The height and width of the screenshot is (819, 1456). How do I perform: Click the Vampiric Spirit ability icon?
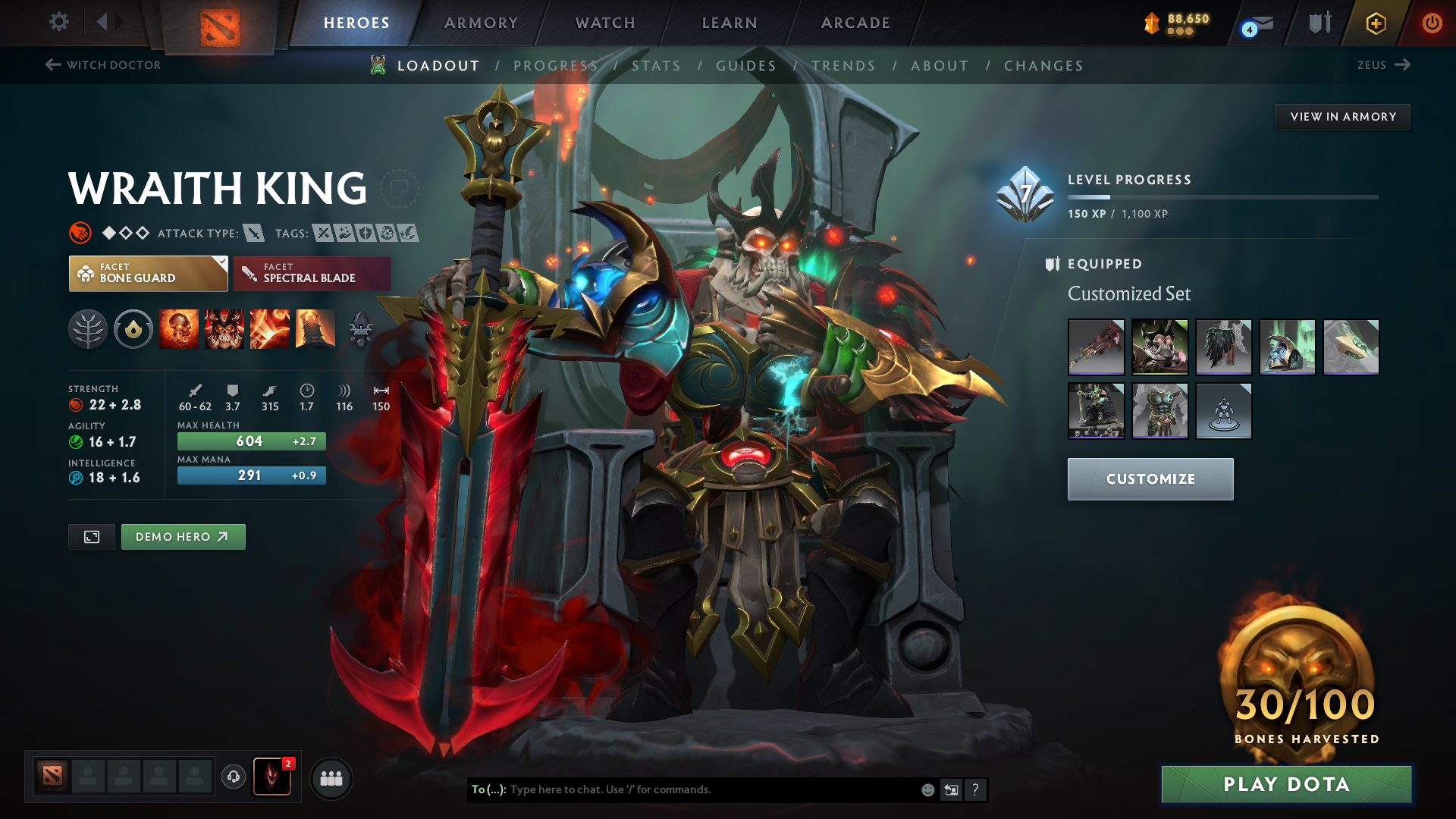[x=224, y=328]
